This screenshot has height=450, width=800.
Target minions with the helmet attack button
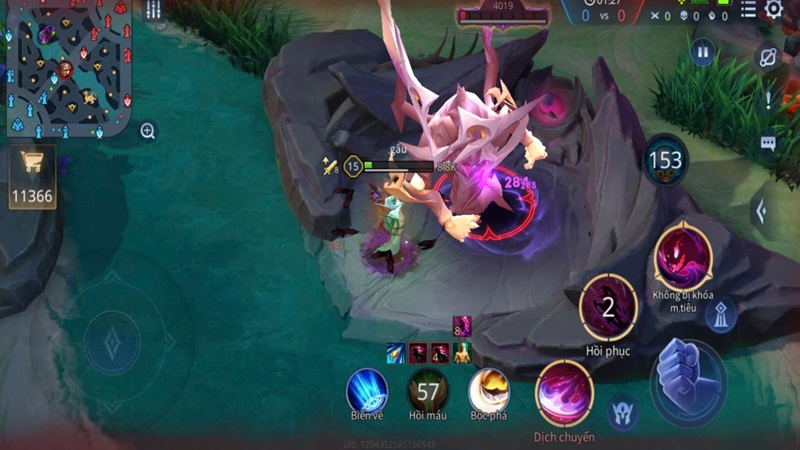(x=623, y=411)
